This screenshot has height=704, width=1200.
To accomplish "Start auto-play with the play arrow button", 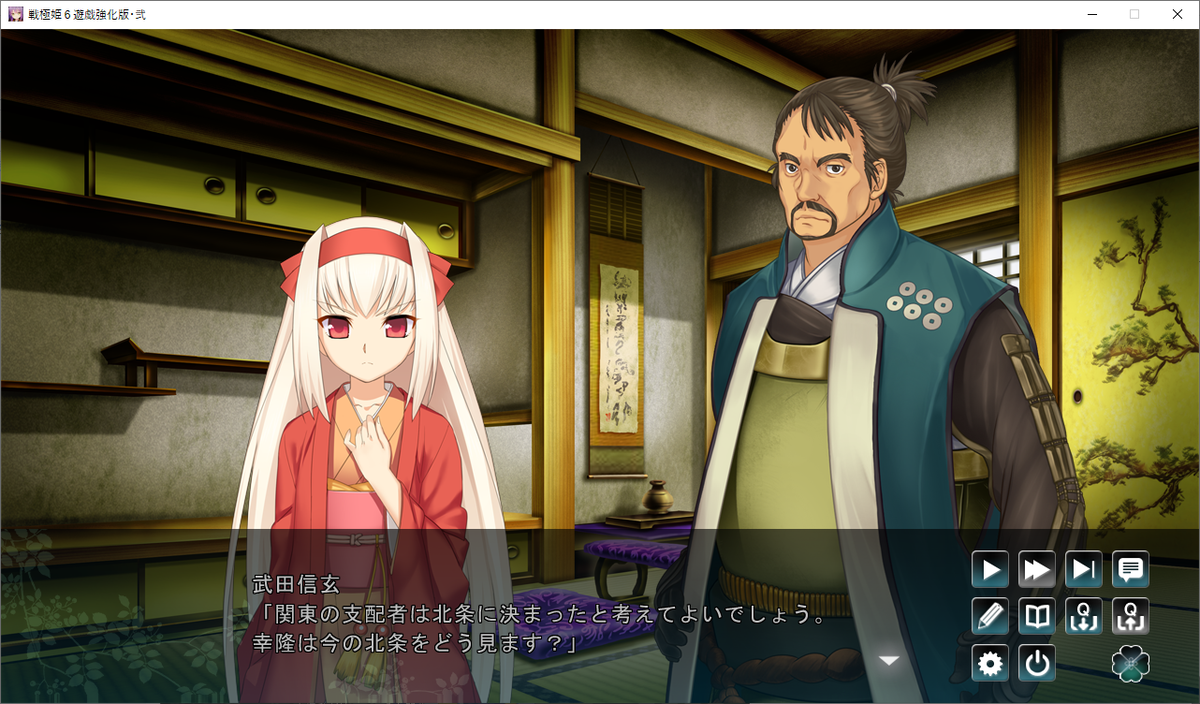I will click(990, 570).
